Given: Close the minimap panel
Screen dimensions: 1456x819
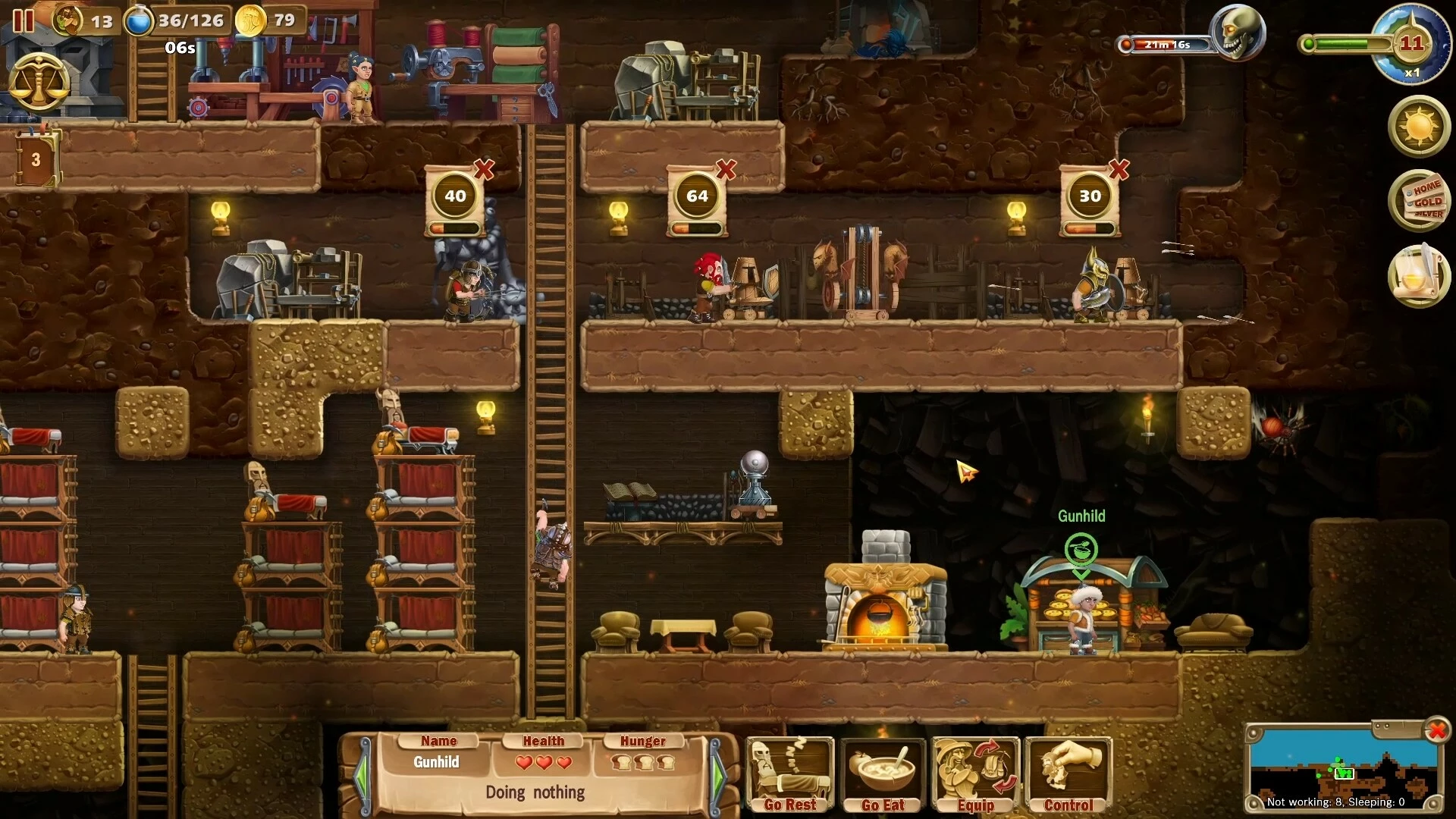Looking at the screenshot, I should point(1437,730).
